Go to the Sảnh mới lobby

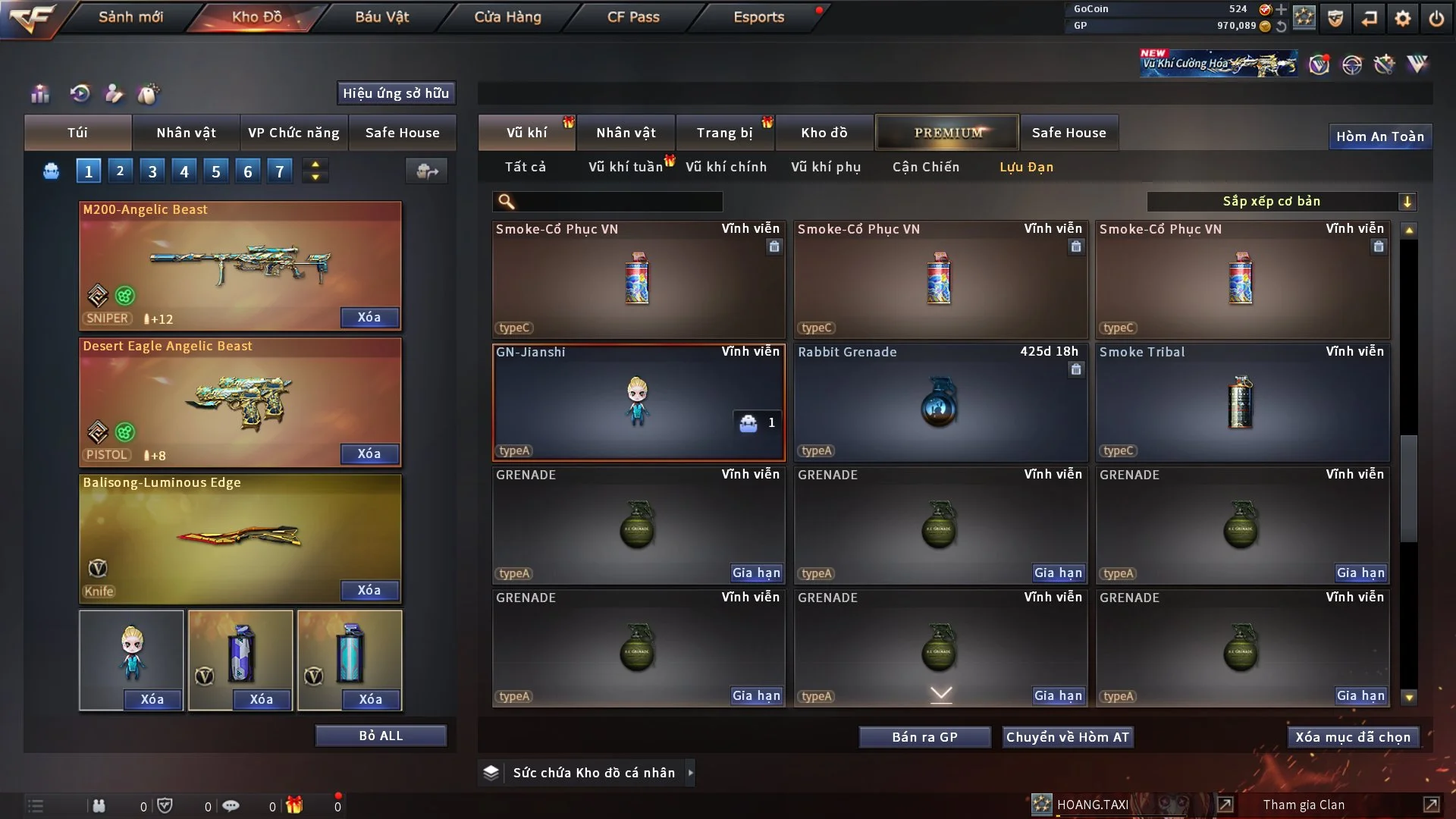(130, 17)
